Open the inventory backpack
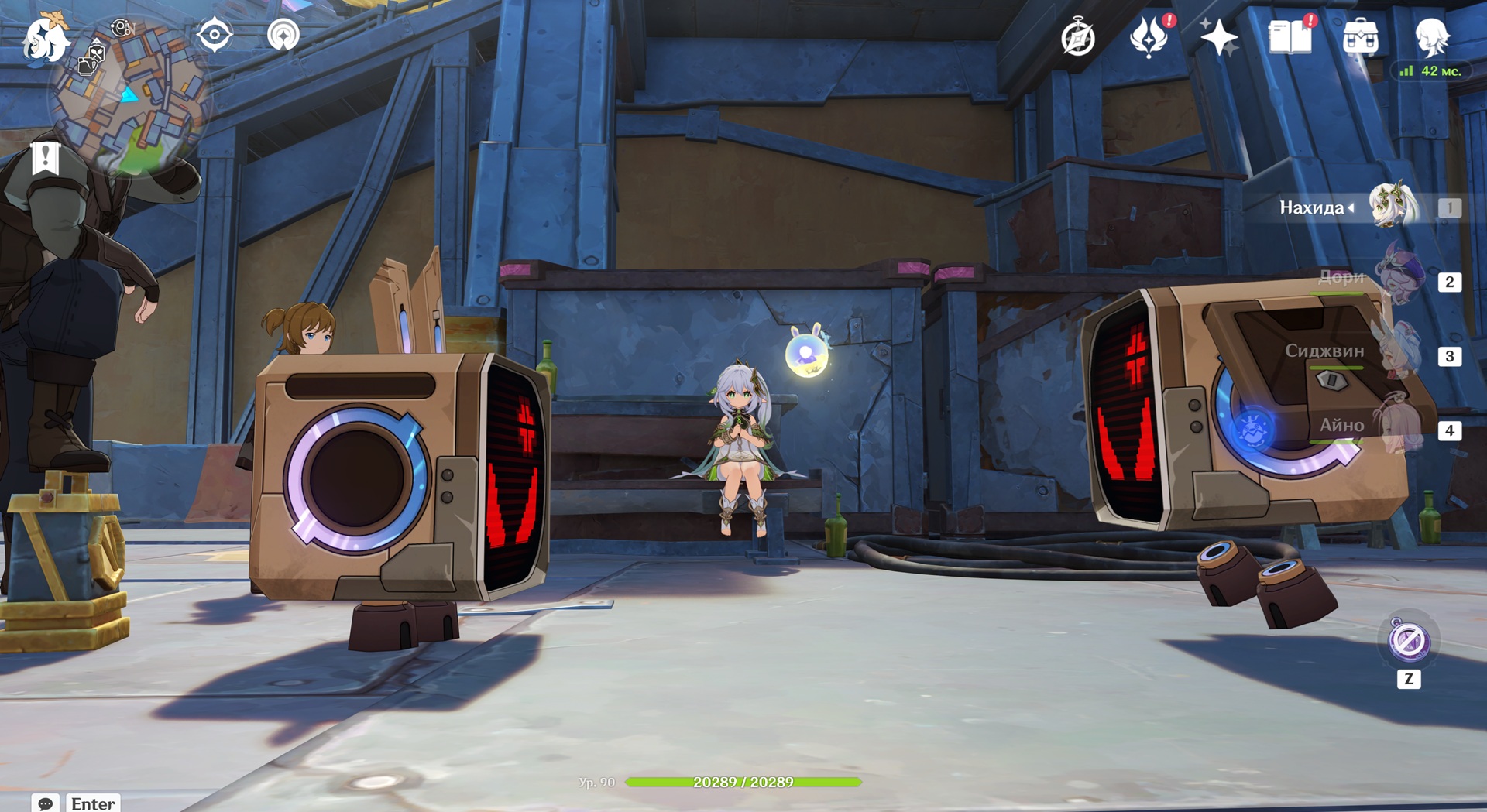The image size is (1487, 812). [1361, 37]
